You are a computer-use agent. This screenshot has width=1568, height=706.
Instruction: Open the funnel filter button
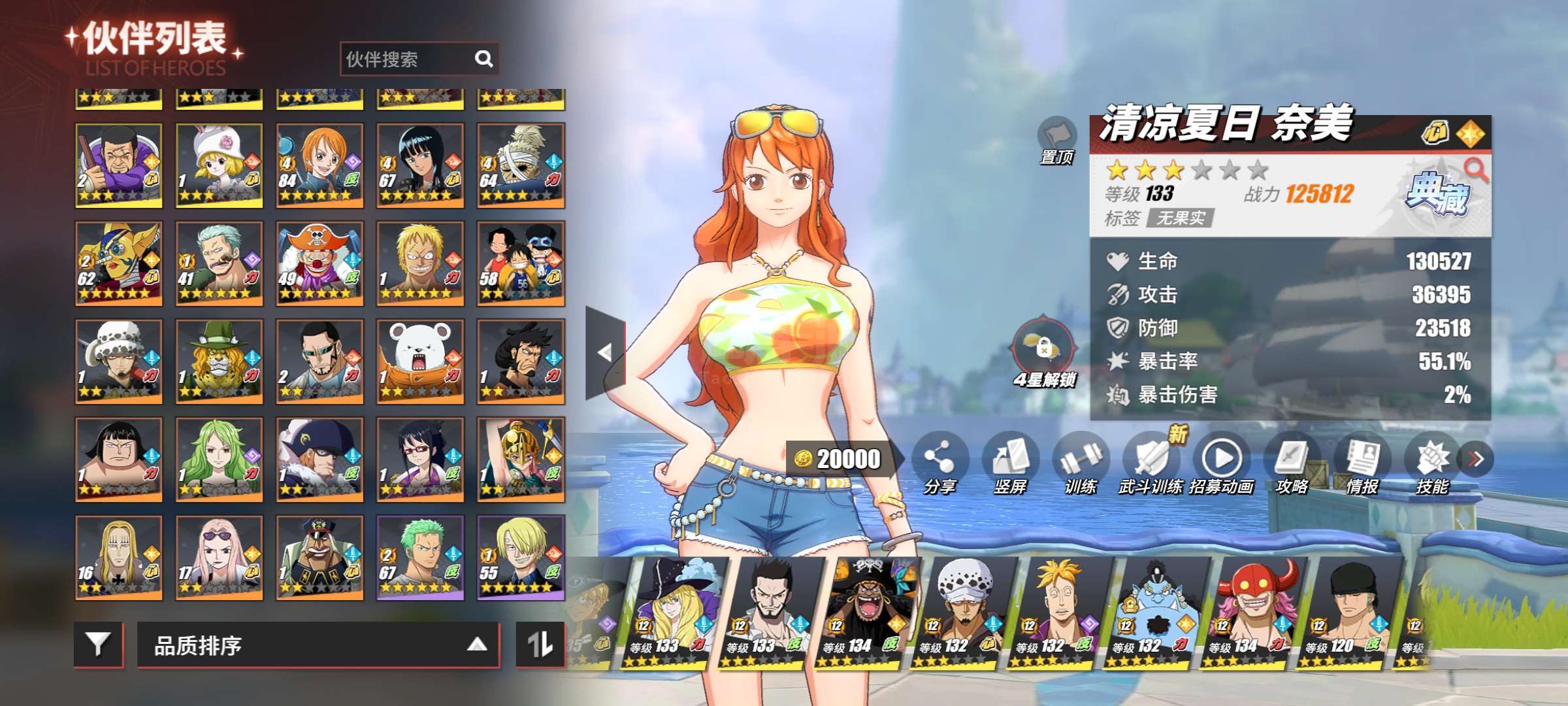[x=98, y=645]
